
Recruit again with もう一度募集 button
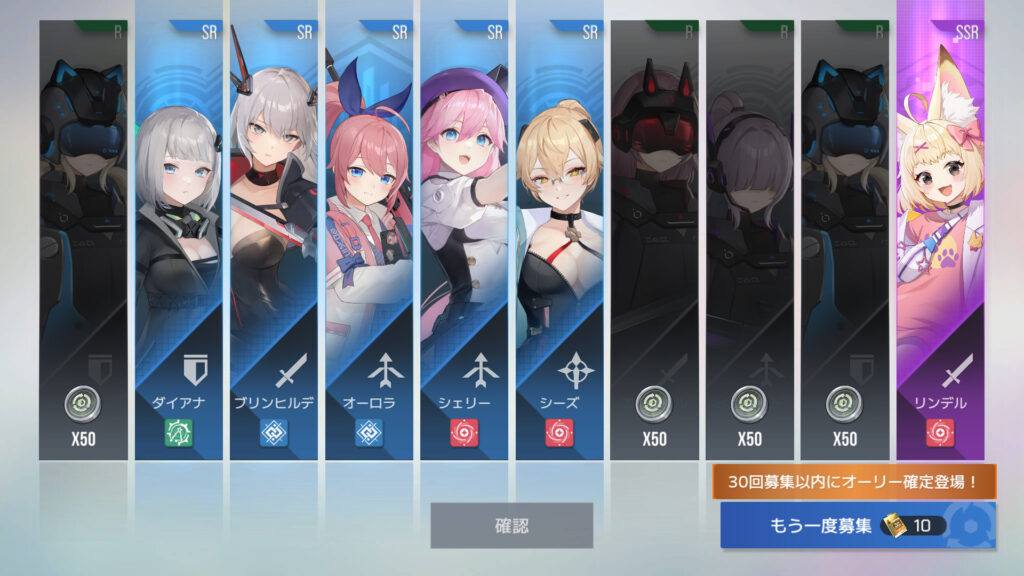click(857, 525)
